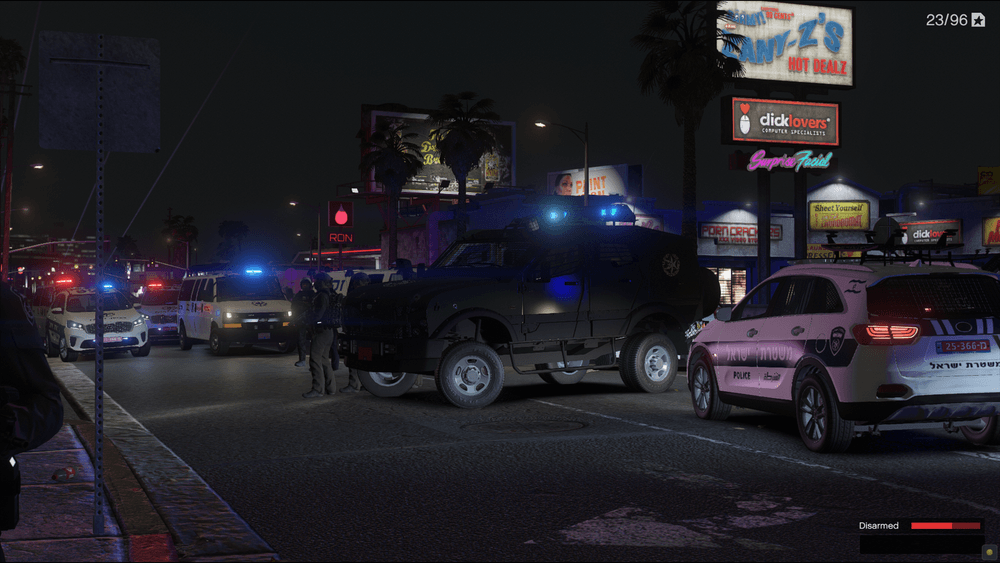The height and width of the screenshot is (563, 1000).
Task: Click the star icon beside the 23/96 counter
Action: 979,20
